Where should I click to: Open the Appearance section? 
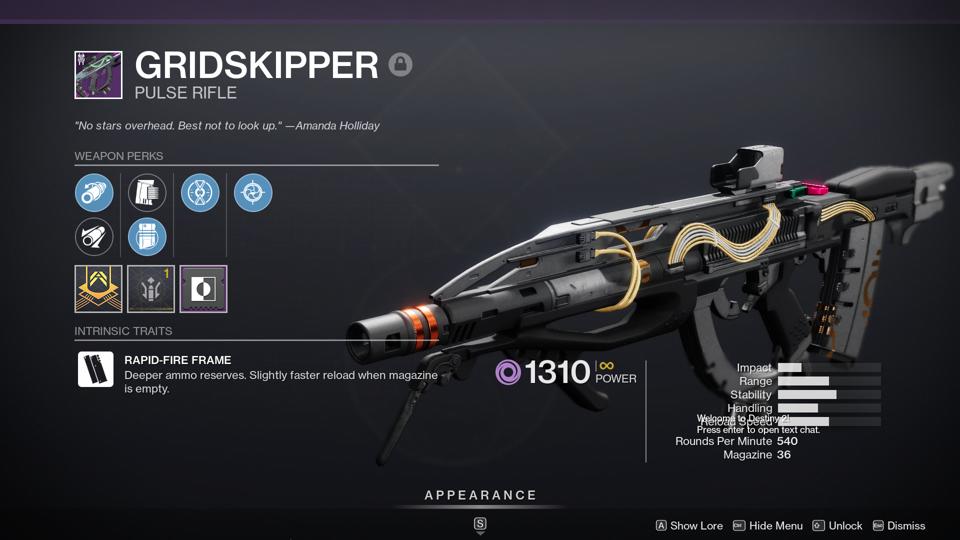[x=480, y=496]
